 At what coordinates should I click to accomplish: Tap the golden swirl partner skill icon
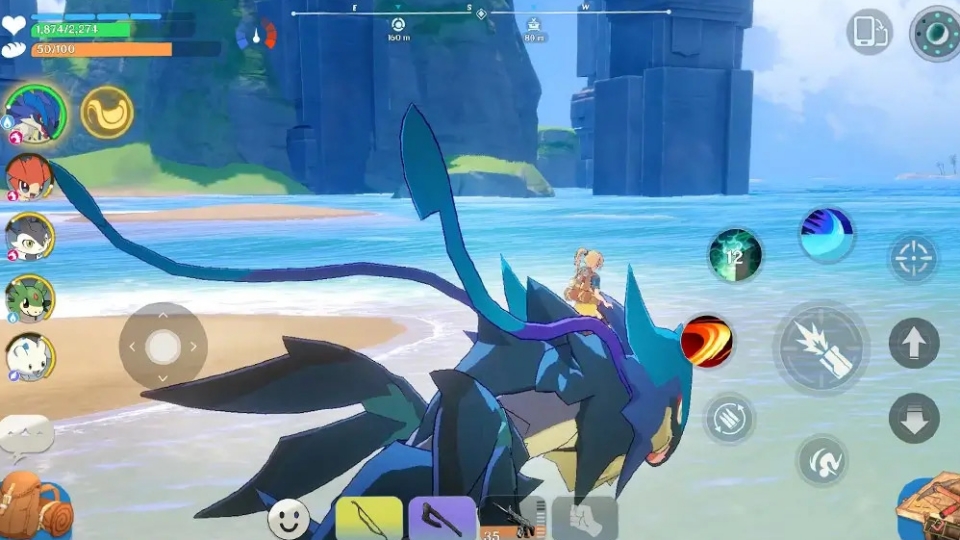(x=107, y=112)
